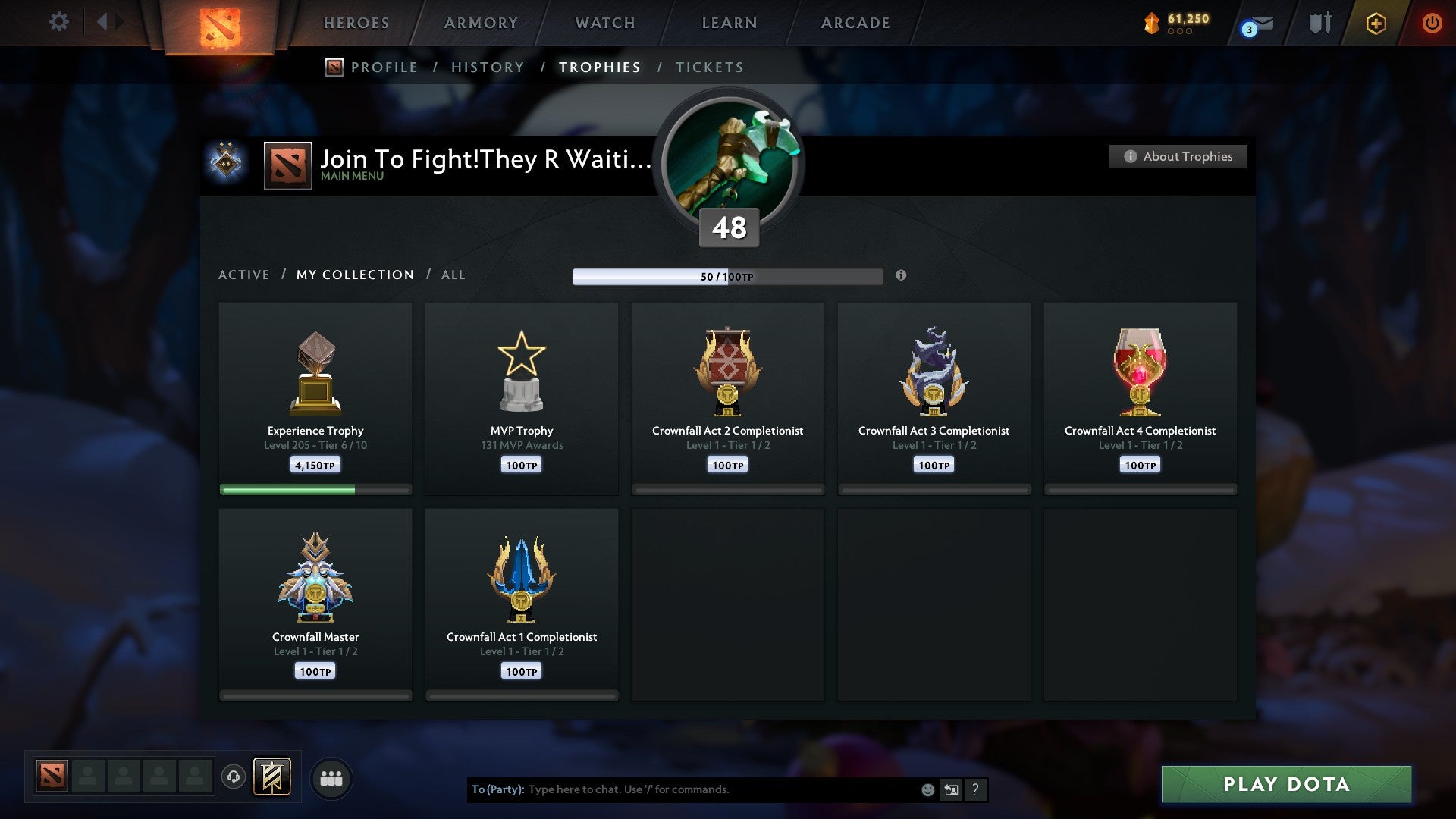The image size is (1456, 819).
Task: Expand the chat help with question mark
Action: pyautogui.click(x=975, y=789)
